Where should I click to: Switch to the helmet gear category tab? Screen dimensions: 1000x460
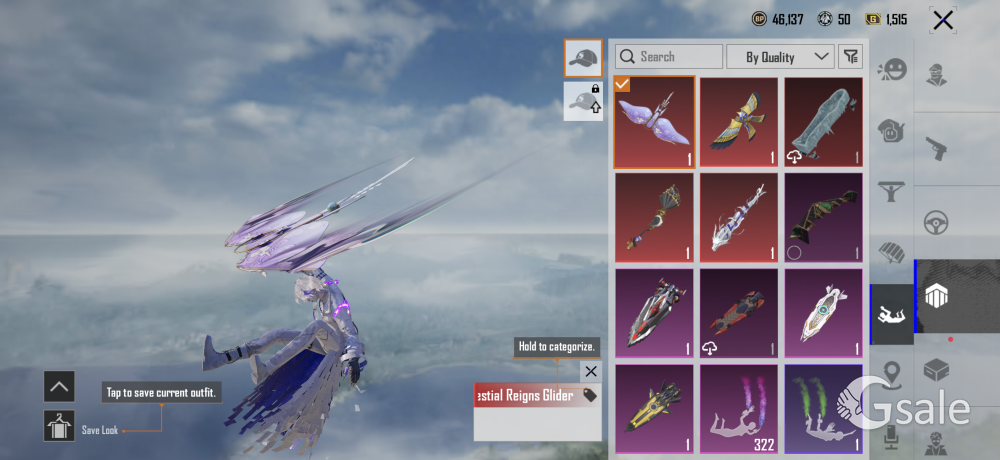891,129
